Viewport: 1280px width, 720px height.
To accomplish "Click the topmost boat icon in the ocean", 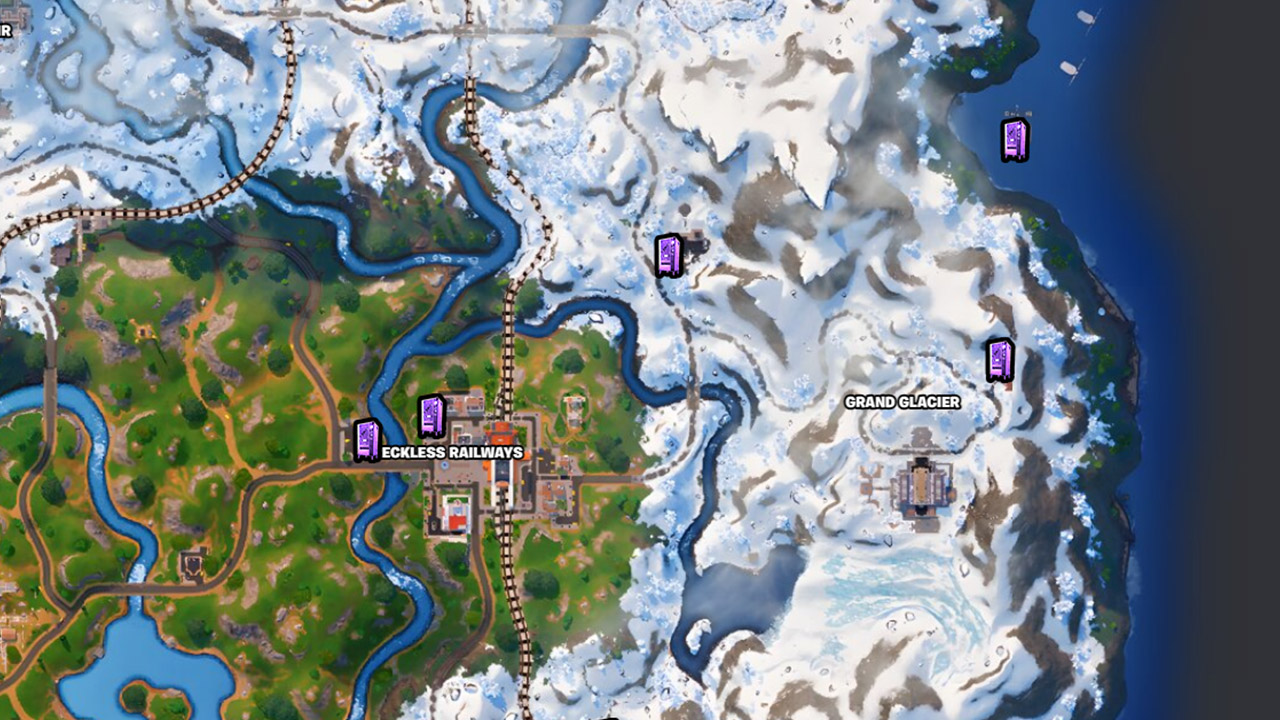I will [x=1083, y=17].
